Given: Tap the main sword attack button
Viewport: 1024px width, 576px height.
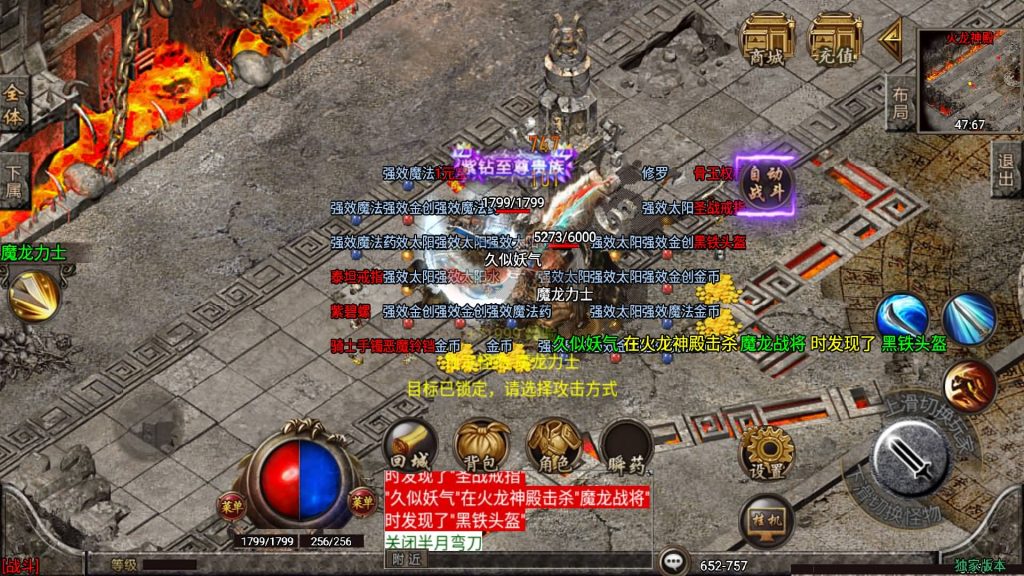Looking at the screenshot, I should click(910, 458).
